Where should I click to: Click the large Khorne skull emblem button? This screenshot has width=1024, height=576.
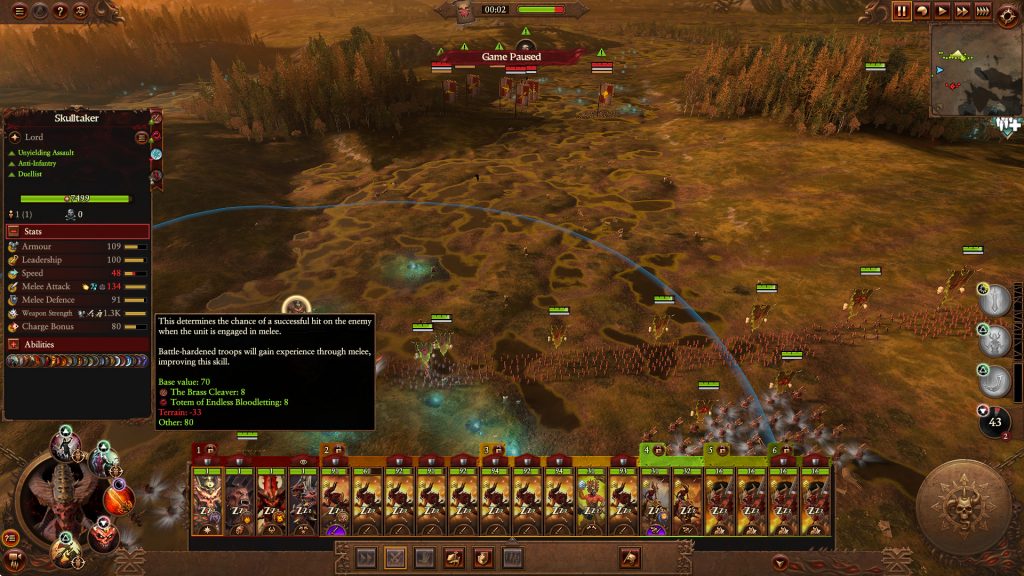tap(963, 507)
